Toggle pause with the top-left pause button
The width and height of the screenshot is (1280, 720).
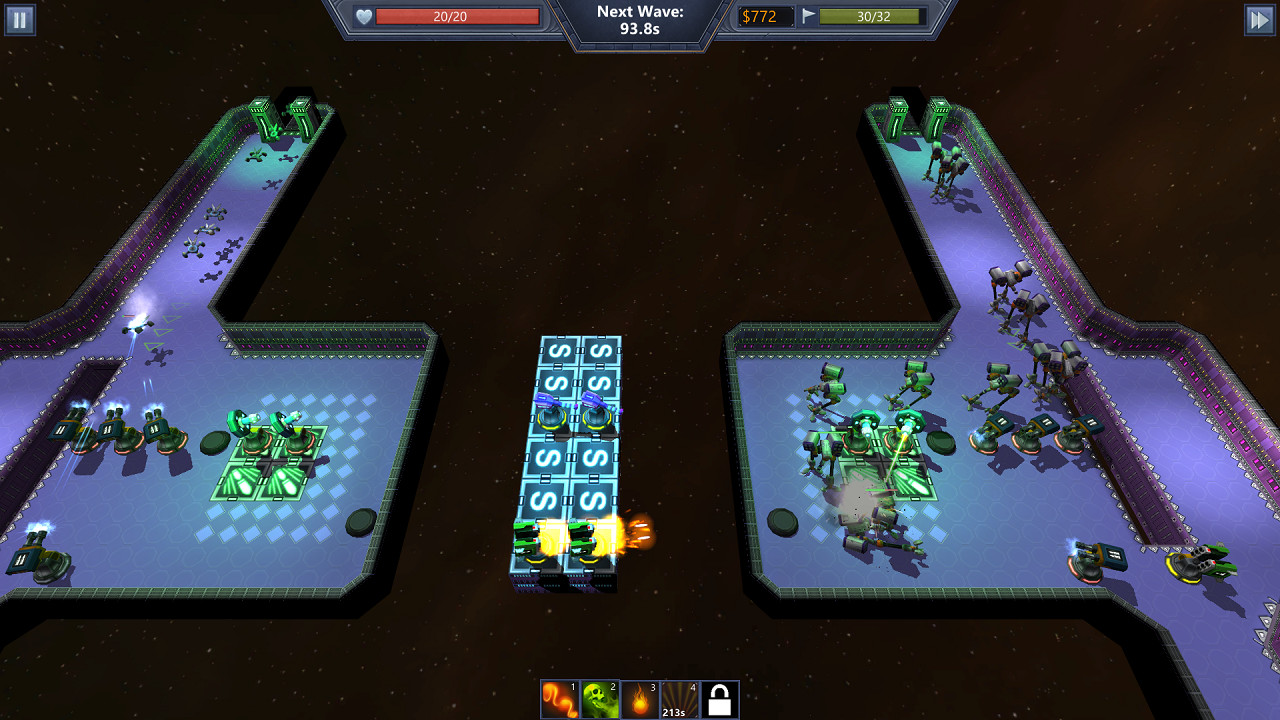[19, 19]
